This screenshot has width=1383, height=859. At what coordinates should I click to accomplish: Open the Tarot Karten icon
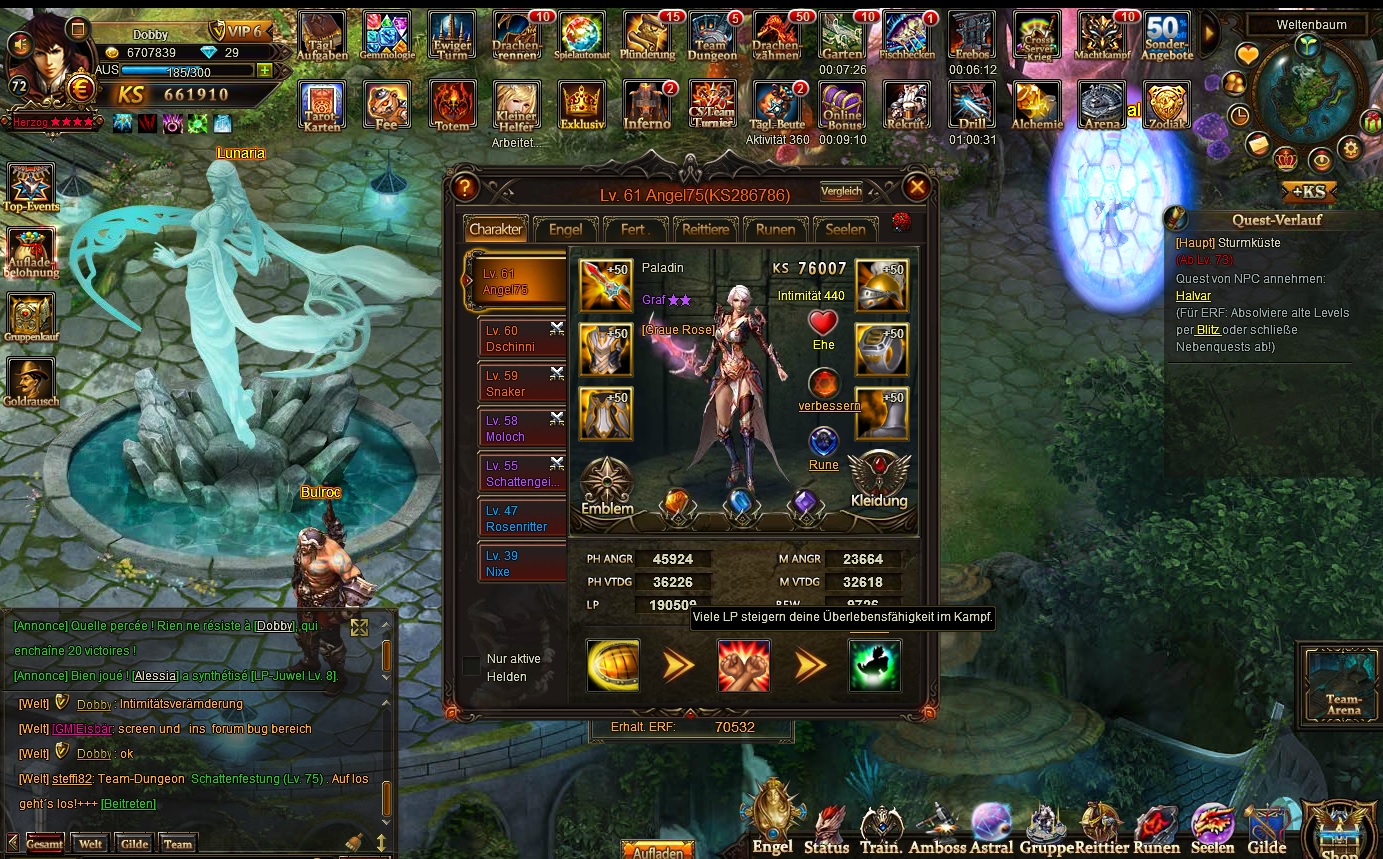tap(321, 106)
